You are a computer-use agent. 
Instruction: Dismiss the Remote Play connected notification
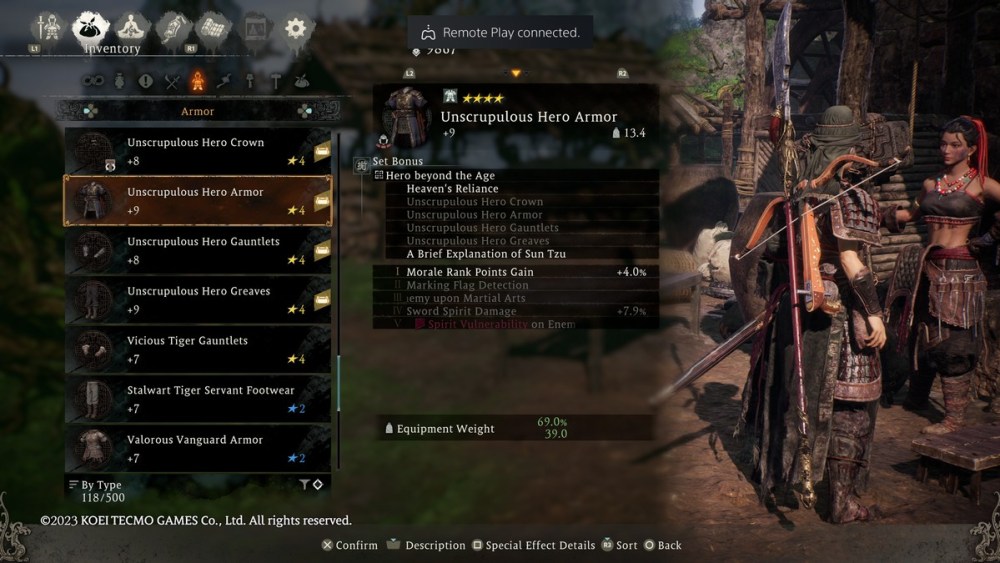500,32
